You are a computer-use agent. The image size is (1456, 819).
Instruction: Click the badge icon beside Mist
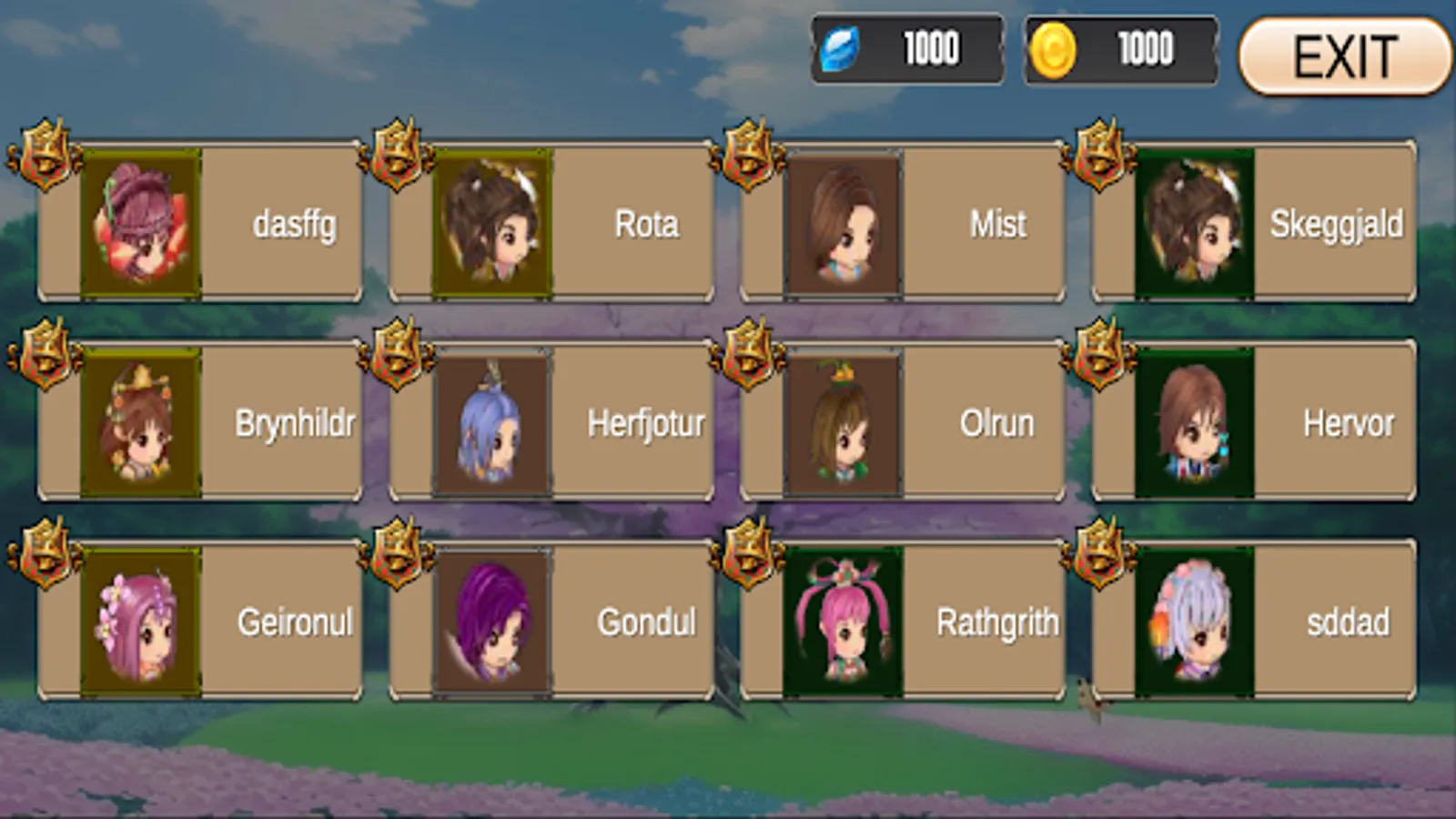[x=748, y=155]
